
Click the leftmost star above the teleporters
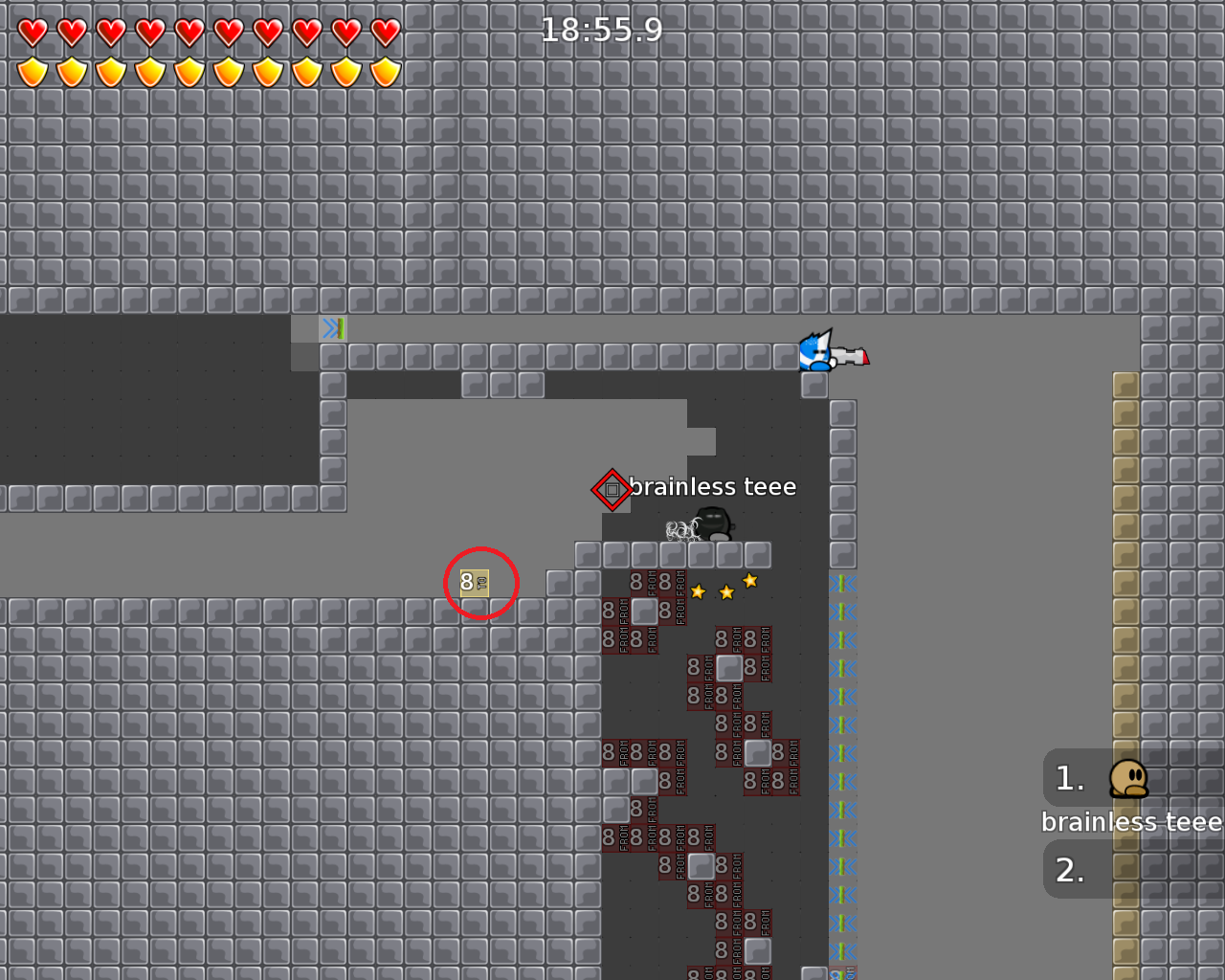point(698,591)
